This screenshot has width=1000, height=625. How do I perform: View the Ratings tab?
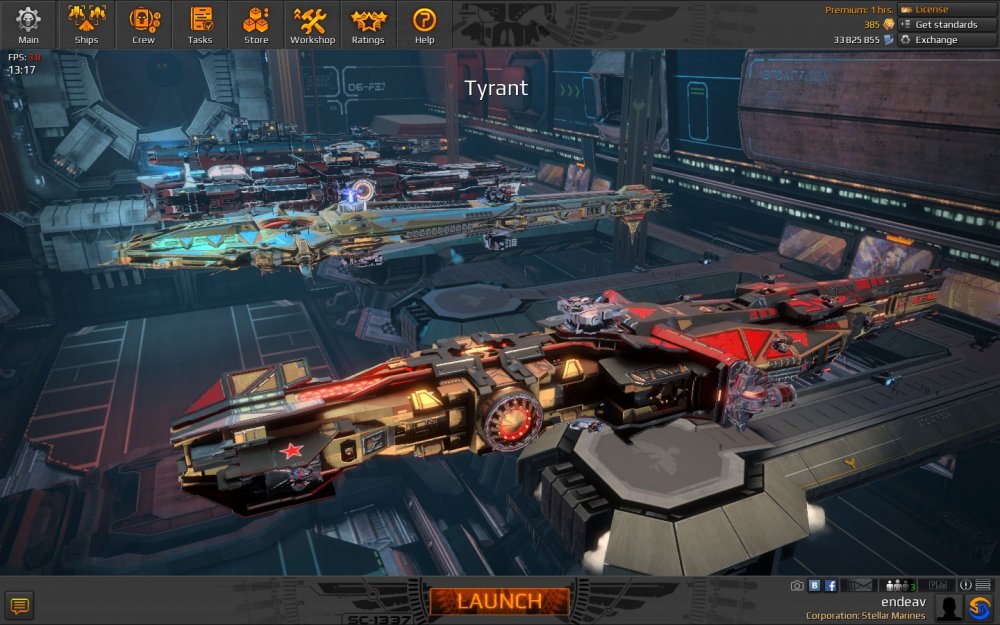368,25
